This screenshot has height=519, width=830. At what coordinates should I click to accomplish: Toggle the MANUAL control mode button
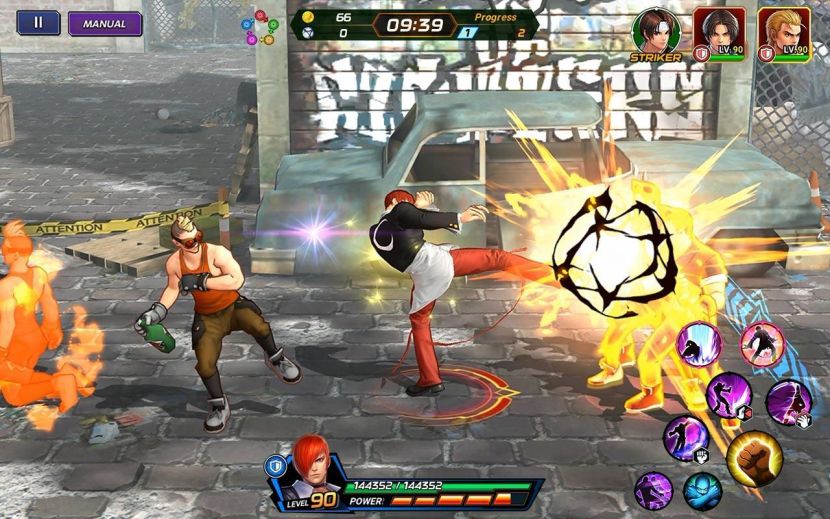tap(104, 23)
